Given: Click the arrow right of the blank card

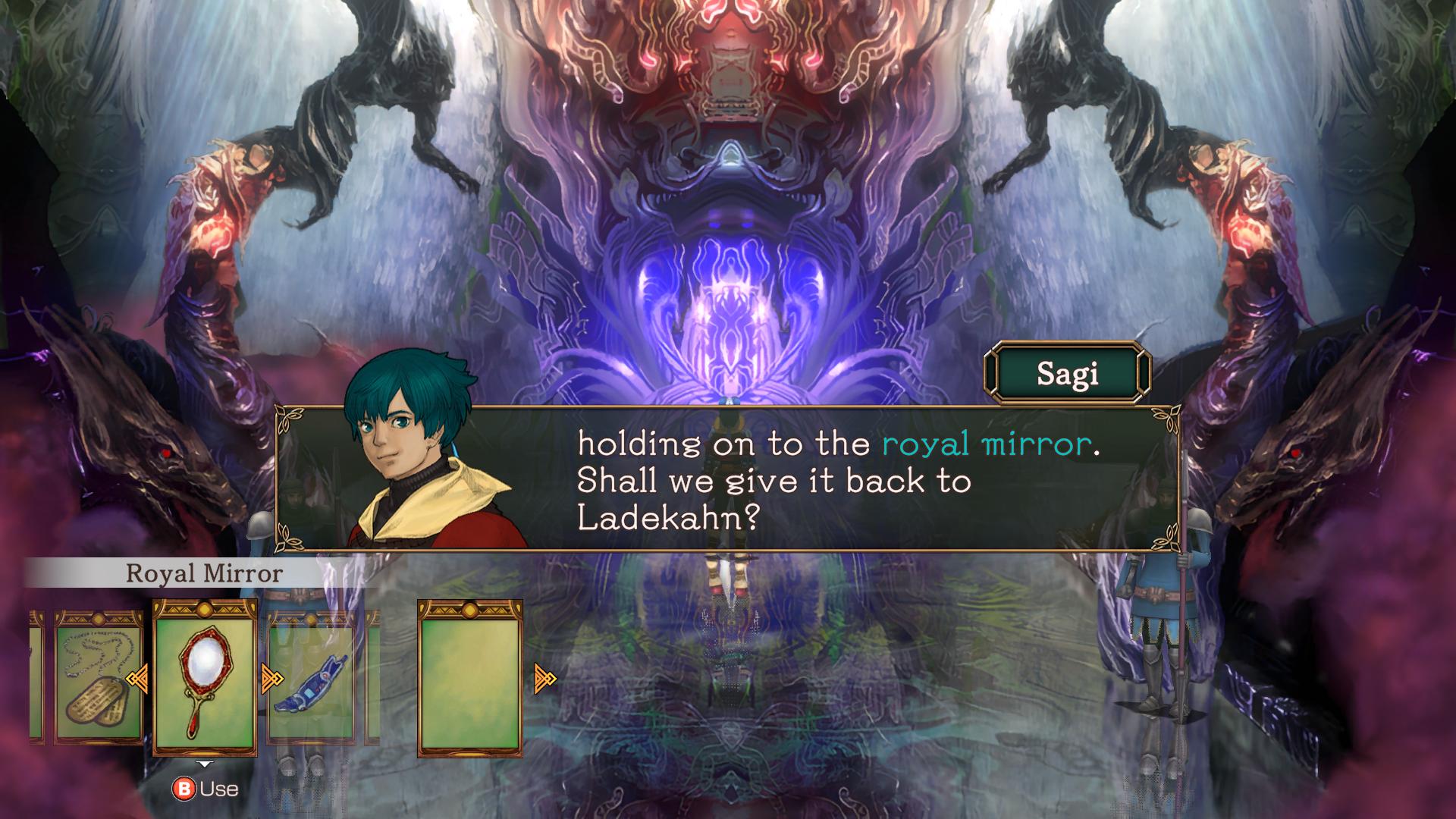Looking at the screenshot, I should pyautogui.click(x=544, y=679).
